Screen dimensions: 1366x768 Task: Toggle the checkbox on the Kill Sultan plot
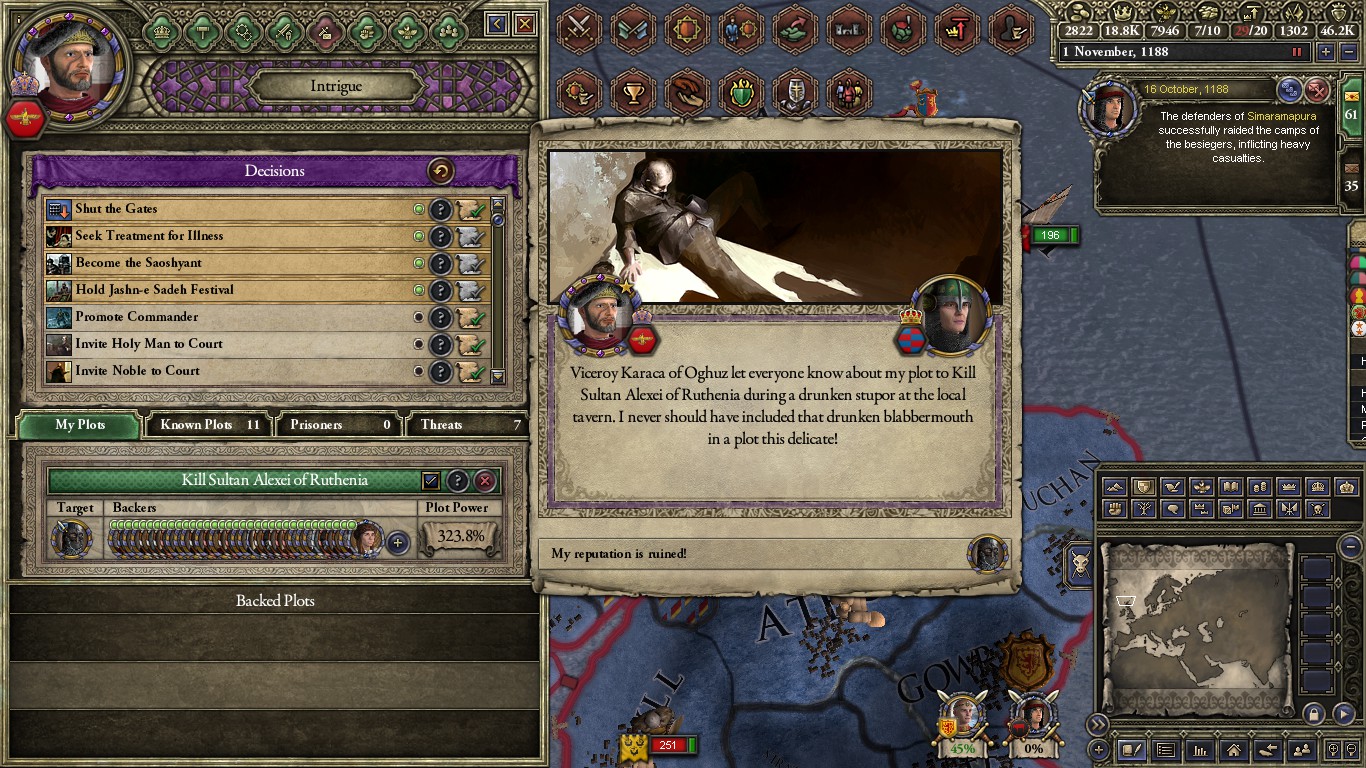(430, 481)
